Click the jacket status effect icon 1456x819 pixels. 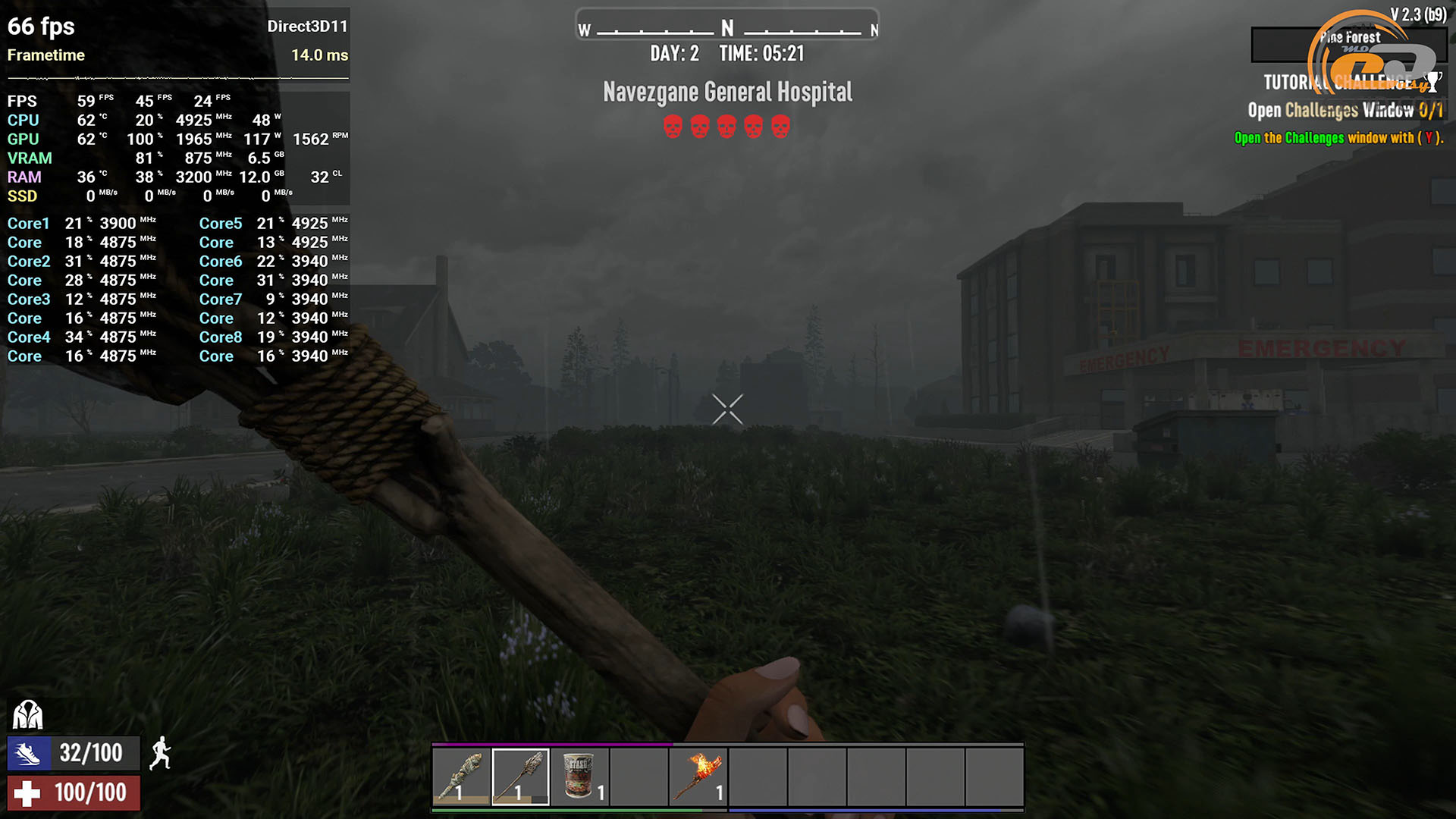coord(28,714)
